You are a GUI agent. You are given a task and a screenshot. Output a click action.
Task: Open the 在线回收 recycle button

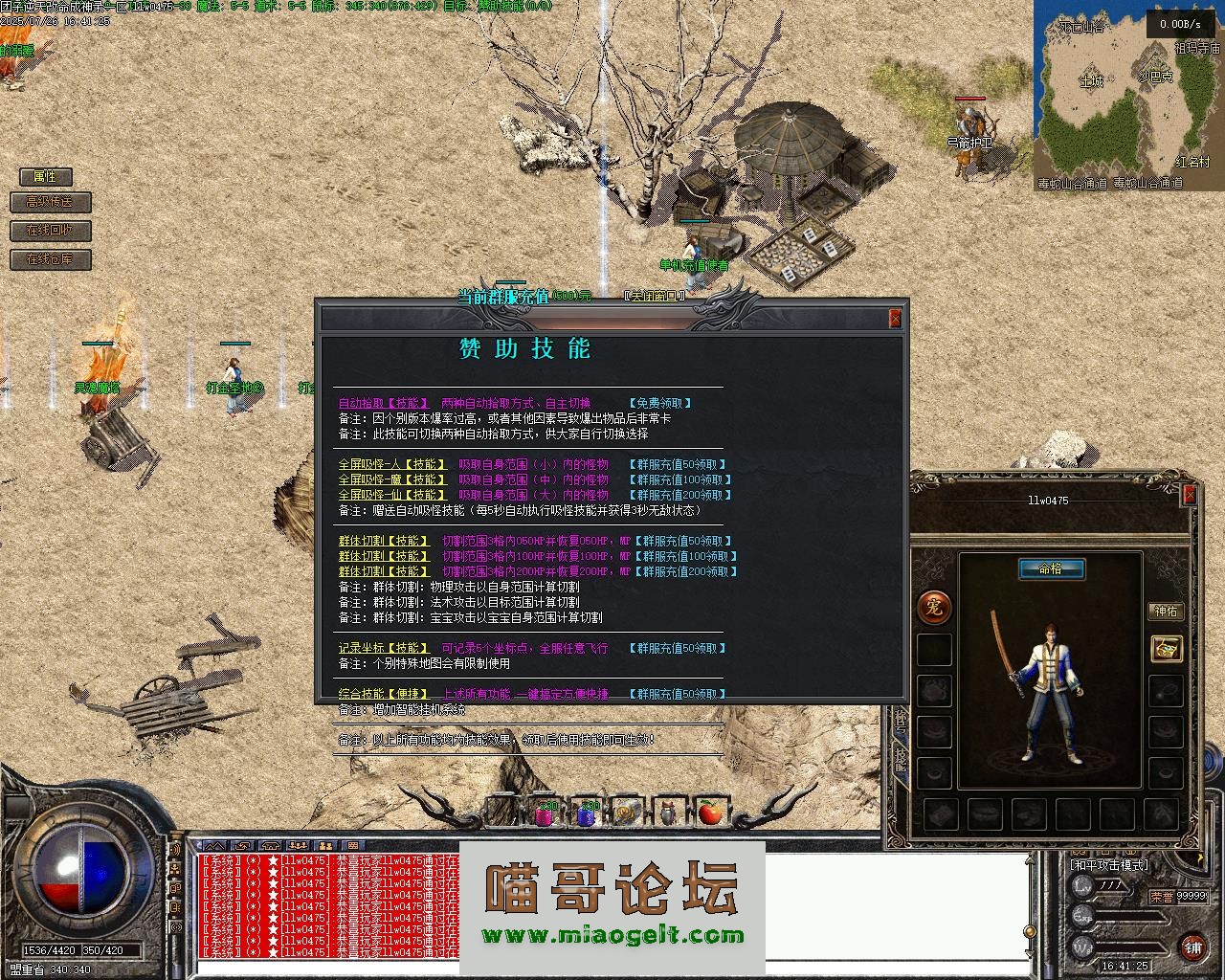coord(49,231)
